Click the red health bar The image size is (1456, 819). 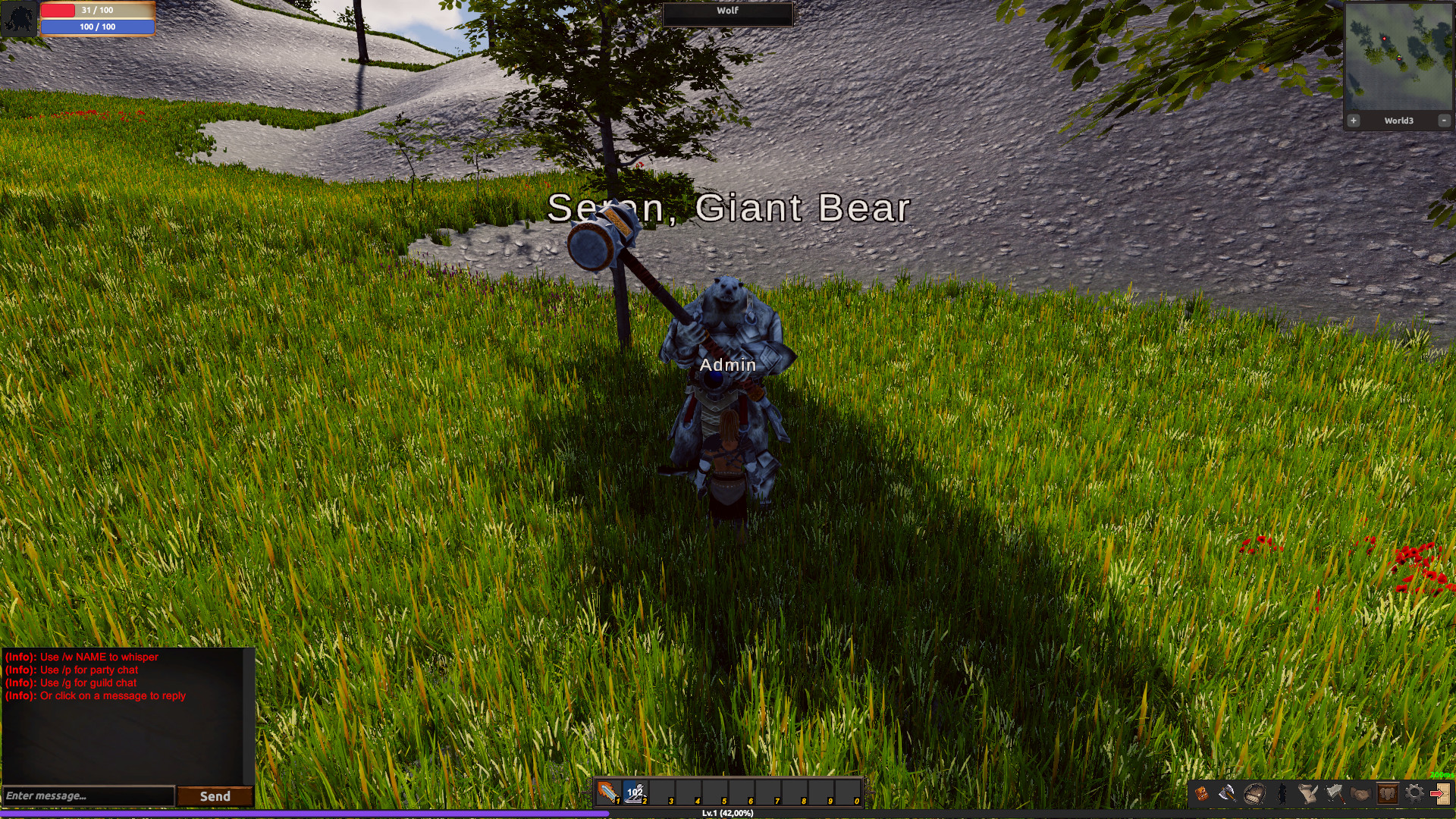pos(99,10)
